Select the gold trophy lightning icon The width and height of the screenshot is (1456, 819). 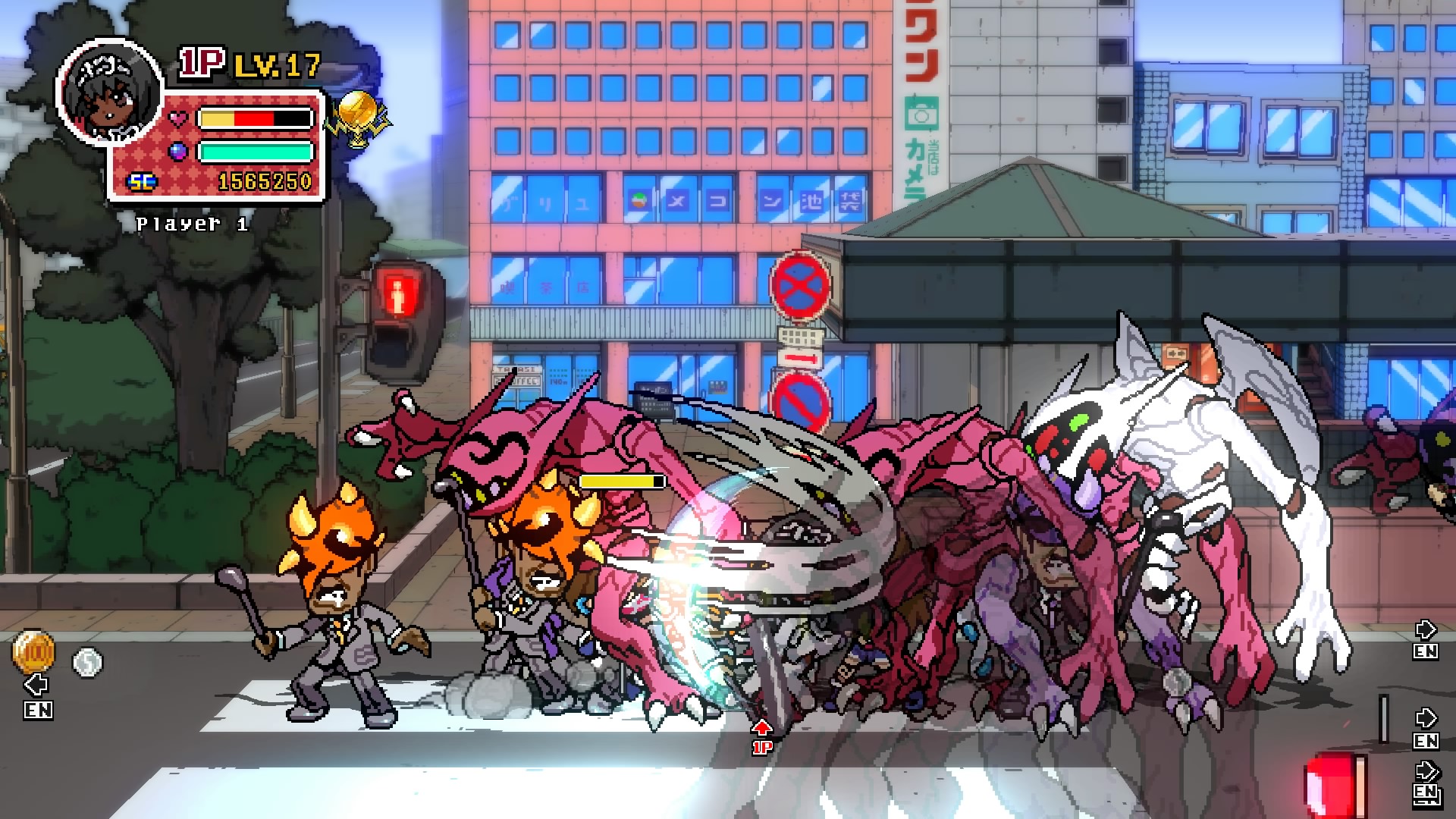point(356,118)
